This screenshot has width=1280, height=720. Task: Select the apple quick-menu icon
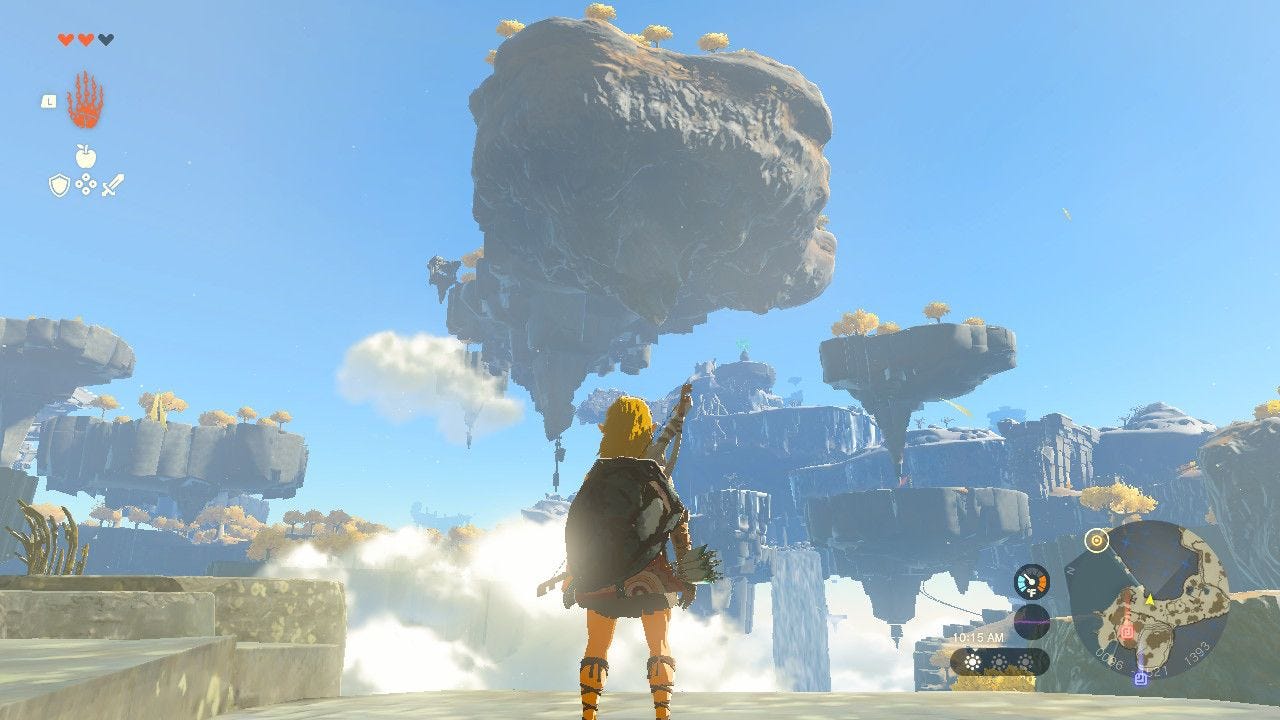(85, 156)
